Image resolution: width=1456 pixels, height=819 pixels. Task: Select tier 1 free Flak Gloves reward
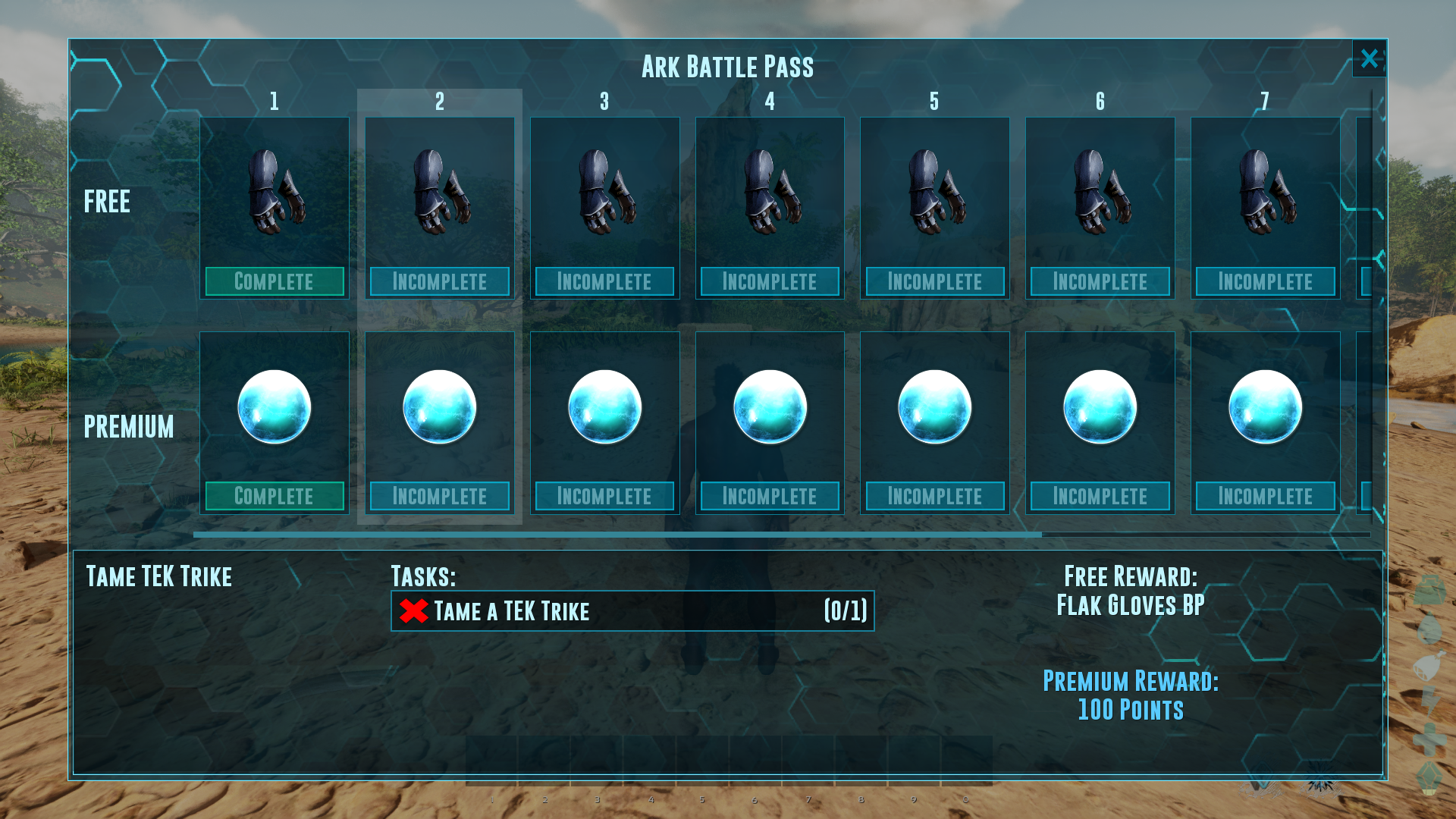tap(275, 192)
